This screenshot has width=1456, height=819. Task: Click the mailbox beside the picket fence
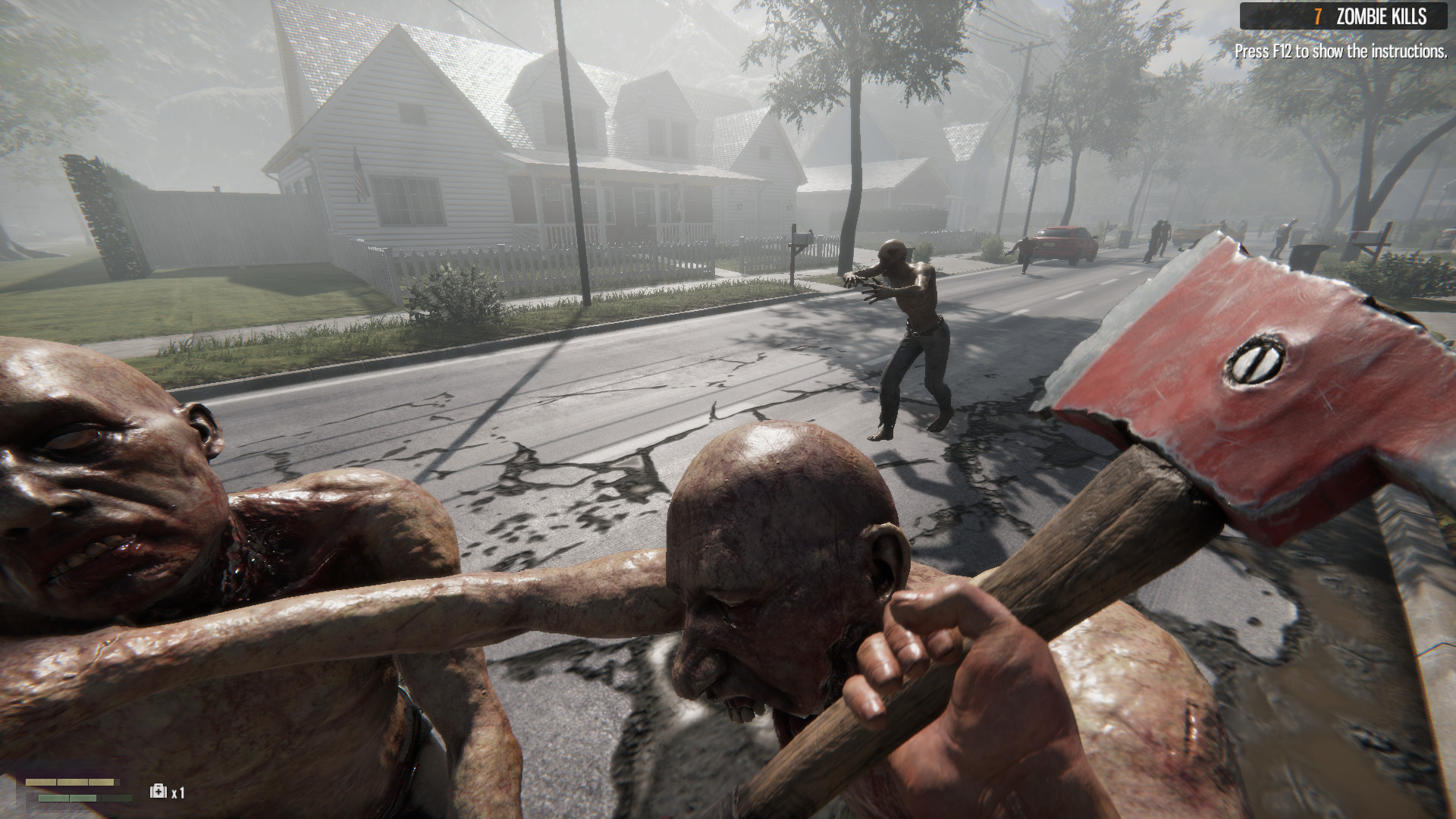point(802,239)
